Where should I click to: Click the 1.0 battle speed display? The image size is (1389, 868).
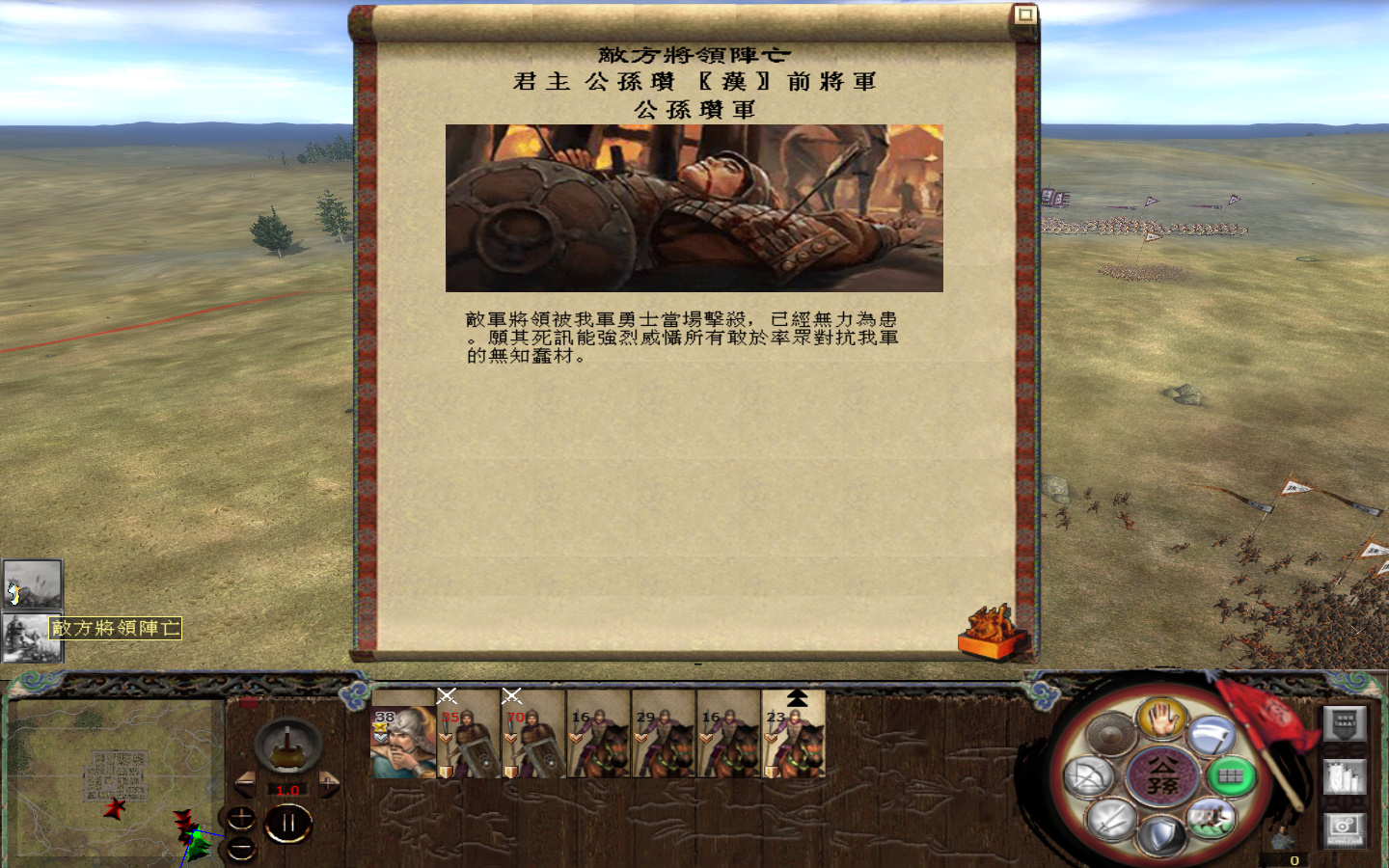(287, 790)
